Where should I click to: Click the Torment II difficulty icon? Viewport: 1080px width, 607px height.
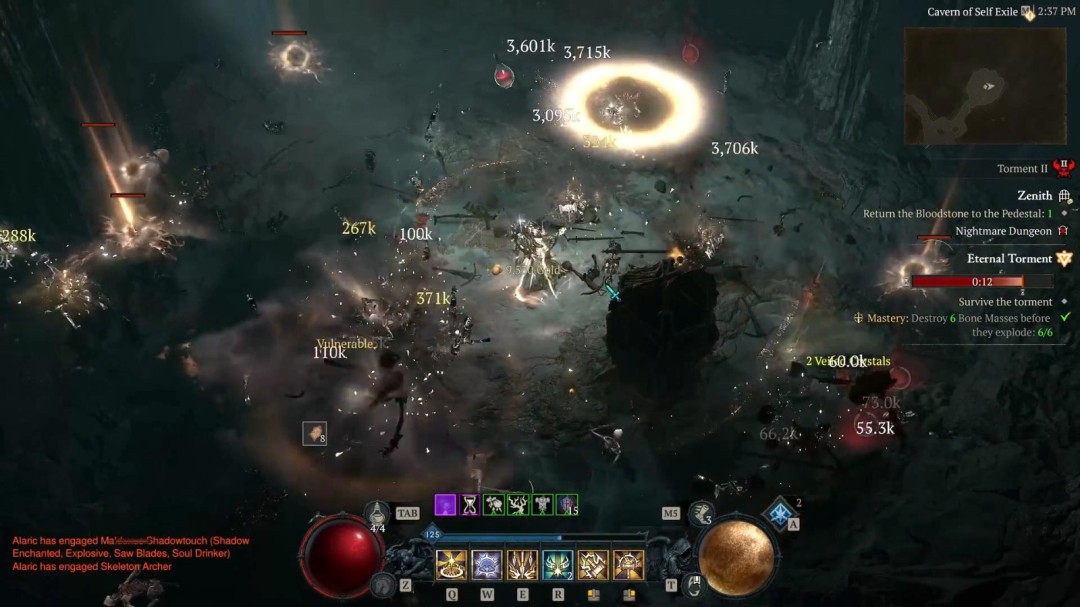click(1063, 168)
